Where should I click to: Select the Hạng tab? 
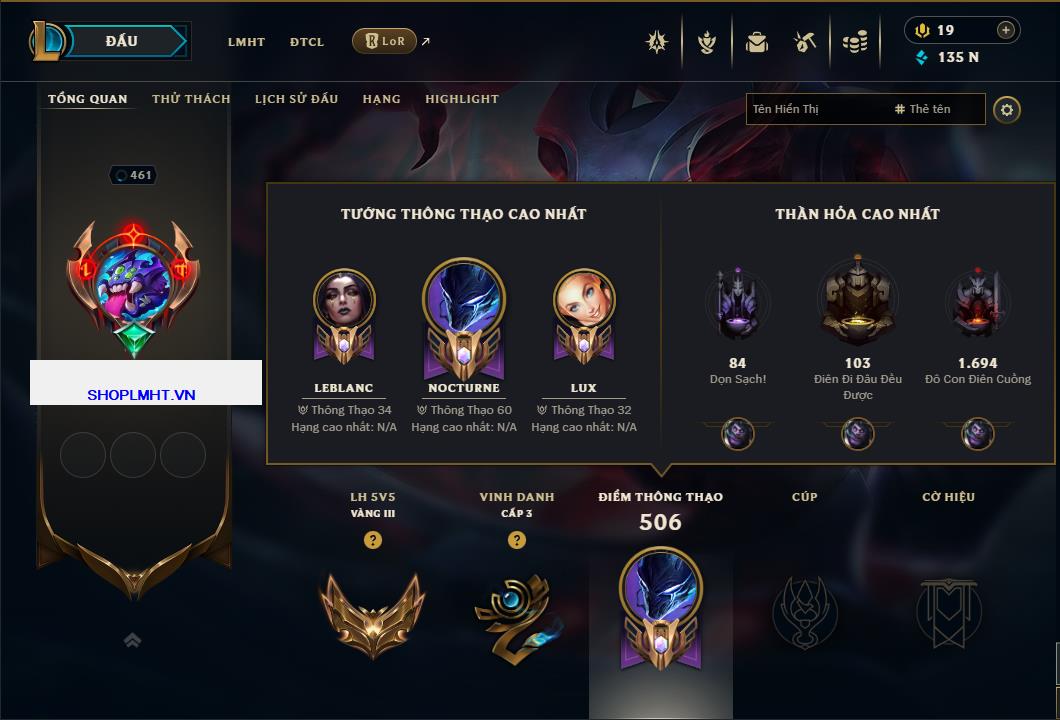pos(381,99)
